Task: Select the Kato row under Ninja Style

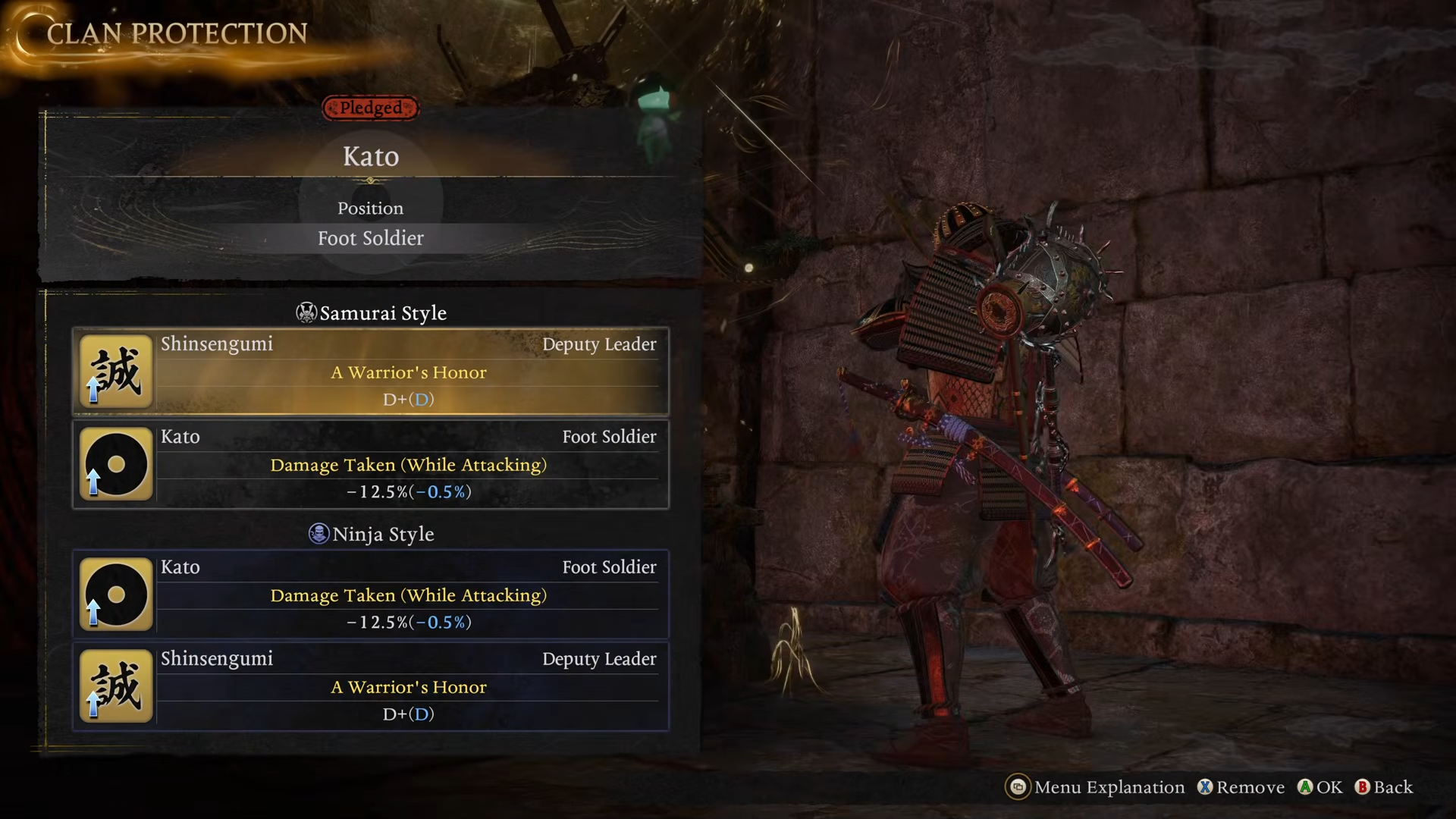Action: click(371, 595)
